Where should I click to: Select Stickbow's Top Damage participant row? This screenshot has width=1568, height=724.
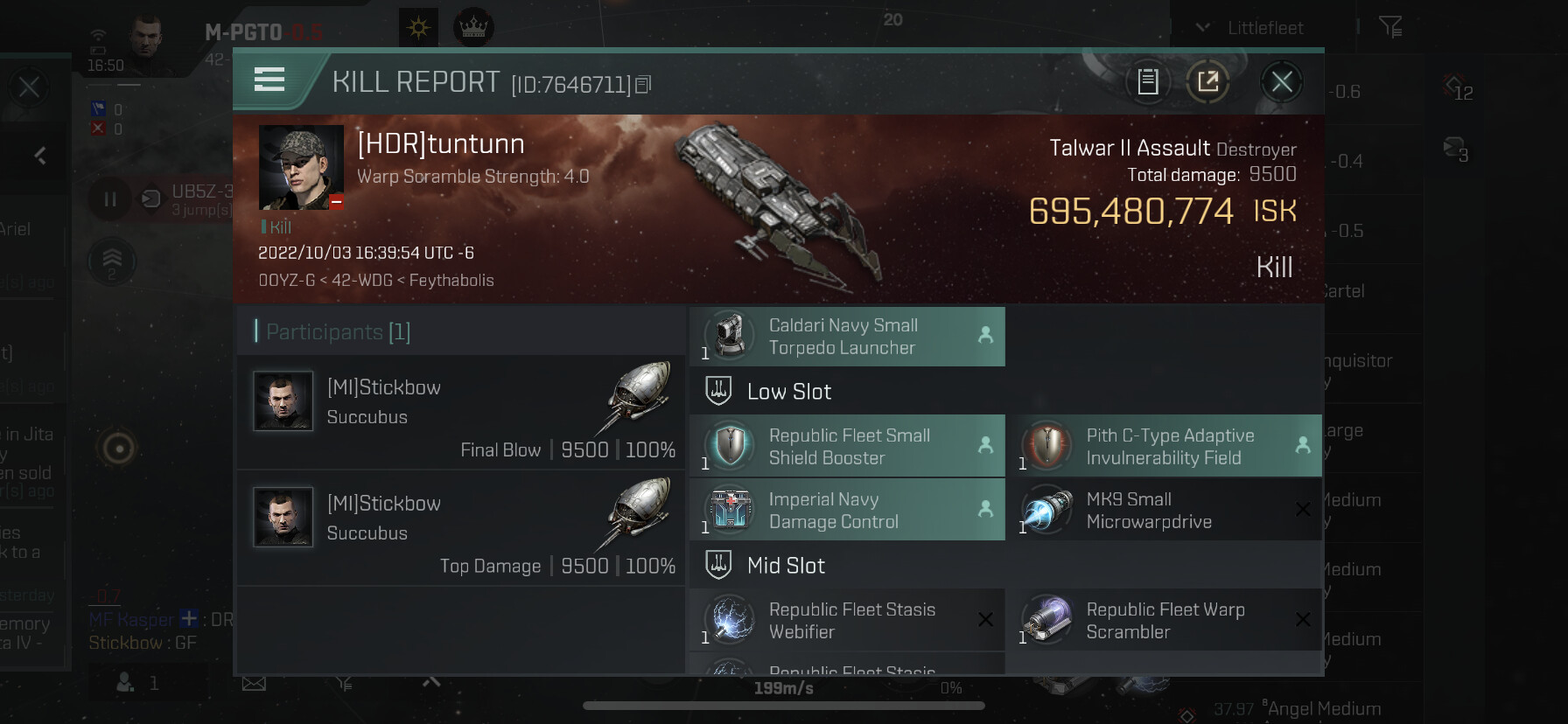click(x=461, y=527)
